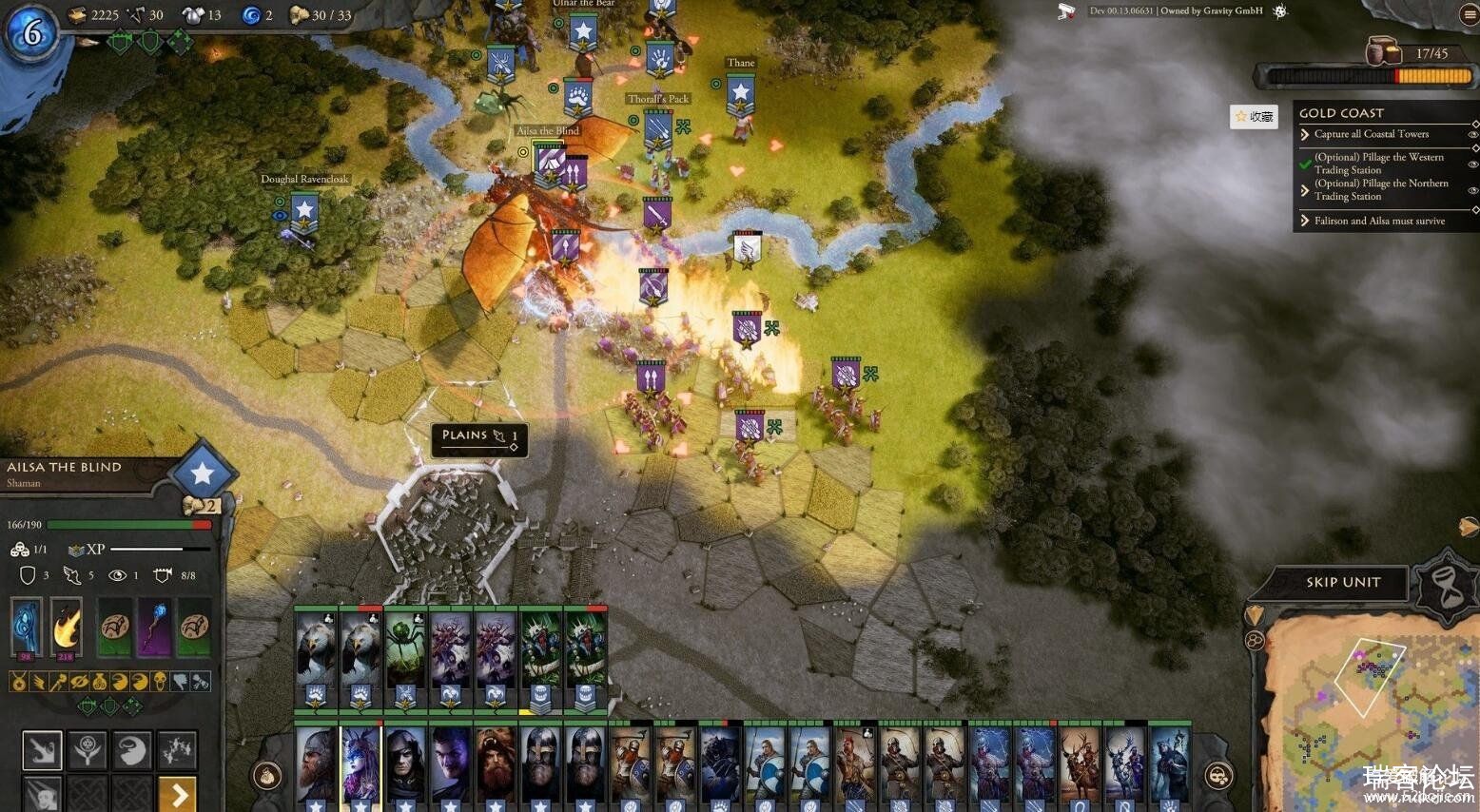Activate the first selected ability in action grid
Viewport: 1480px width, 812px height.
pos(43,750)
